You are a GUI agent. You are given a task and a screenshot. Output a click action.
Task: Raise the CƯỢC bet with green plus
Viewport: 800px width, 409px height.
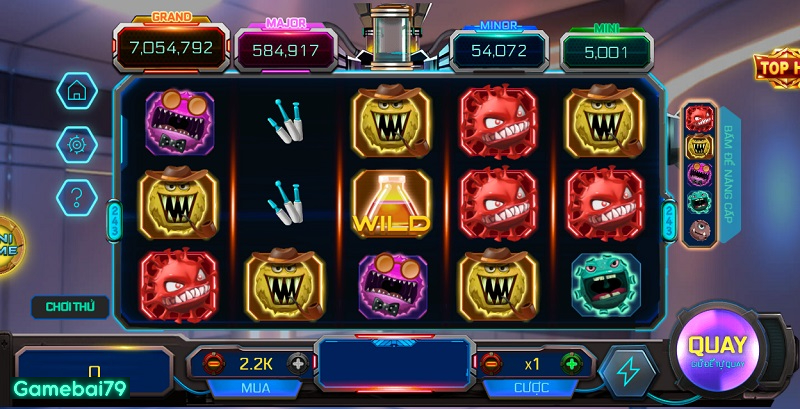(571, 363)
